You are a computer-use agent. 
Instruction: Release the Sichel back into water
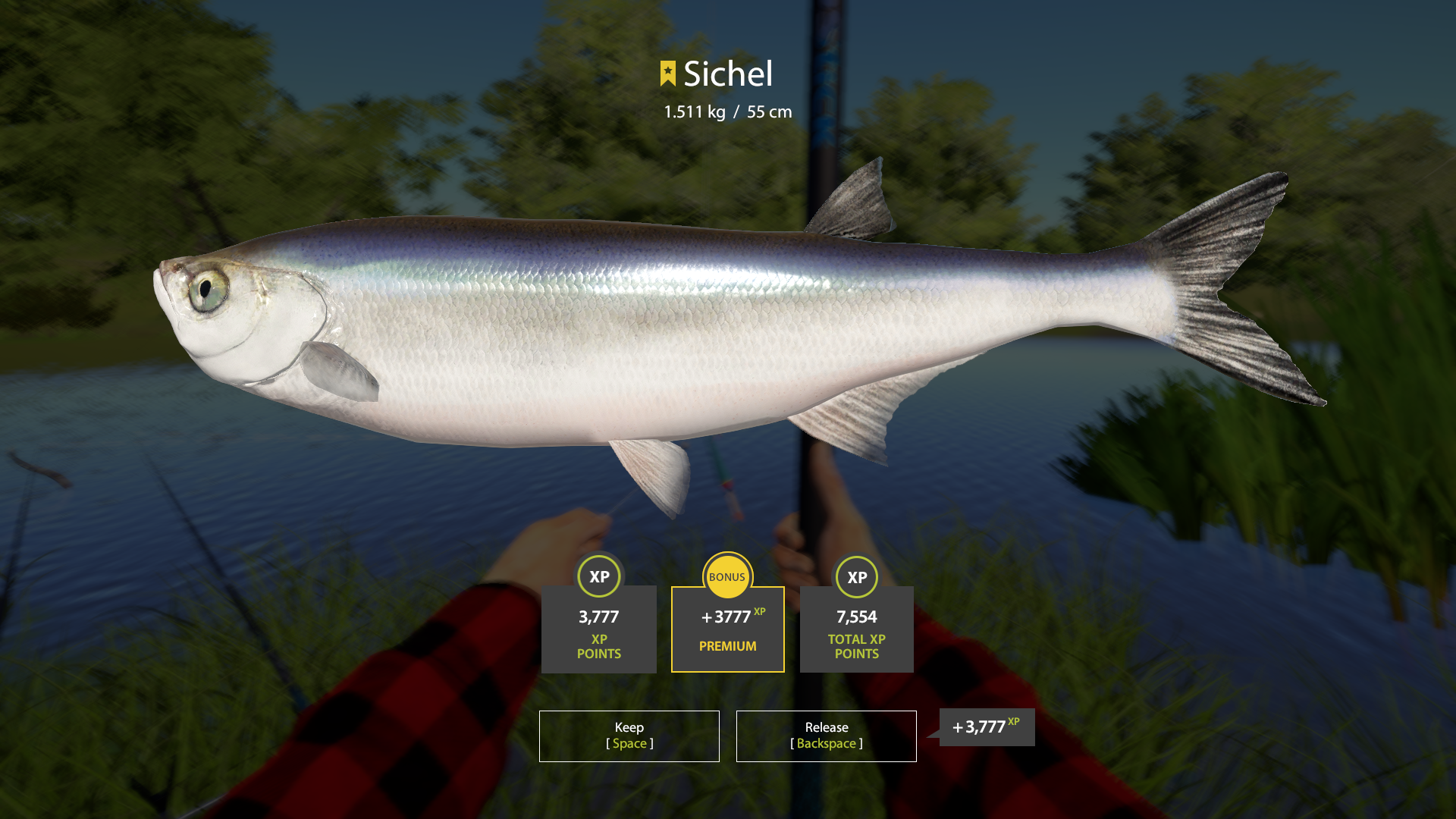[x=826, y=736]
